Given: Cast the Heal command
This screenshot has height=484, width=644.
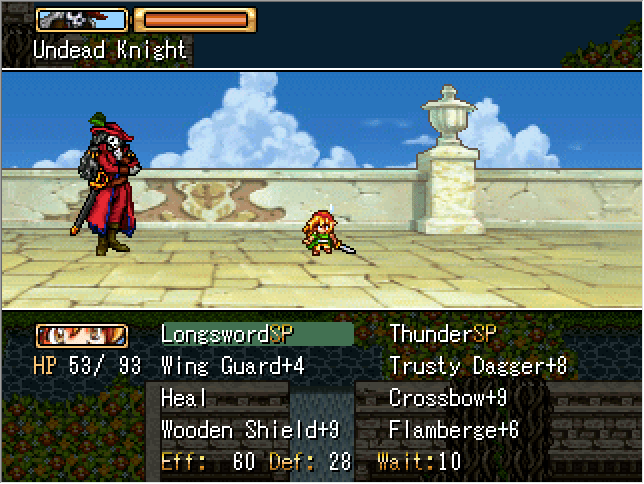Looking at the screenshot, I should tap(184, 399).
